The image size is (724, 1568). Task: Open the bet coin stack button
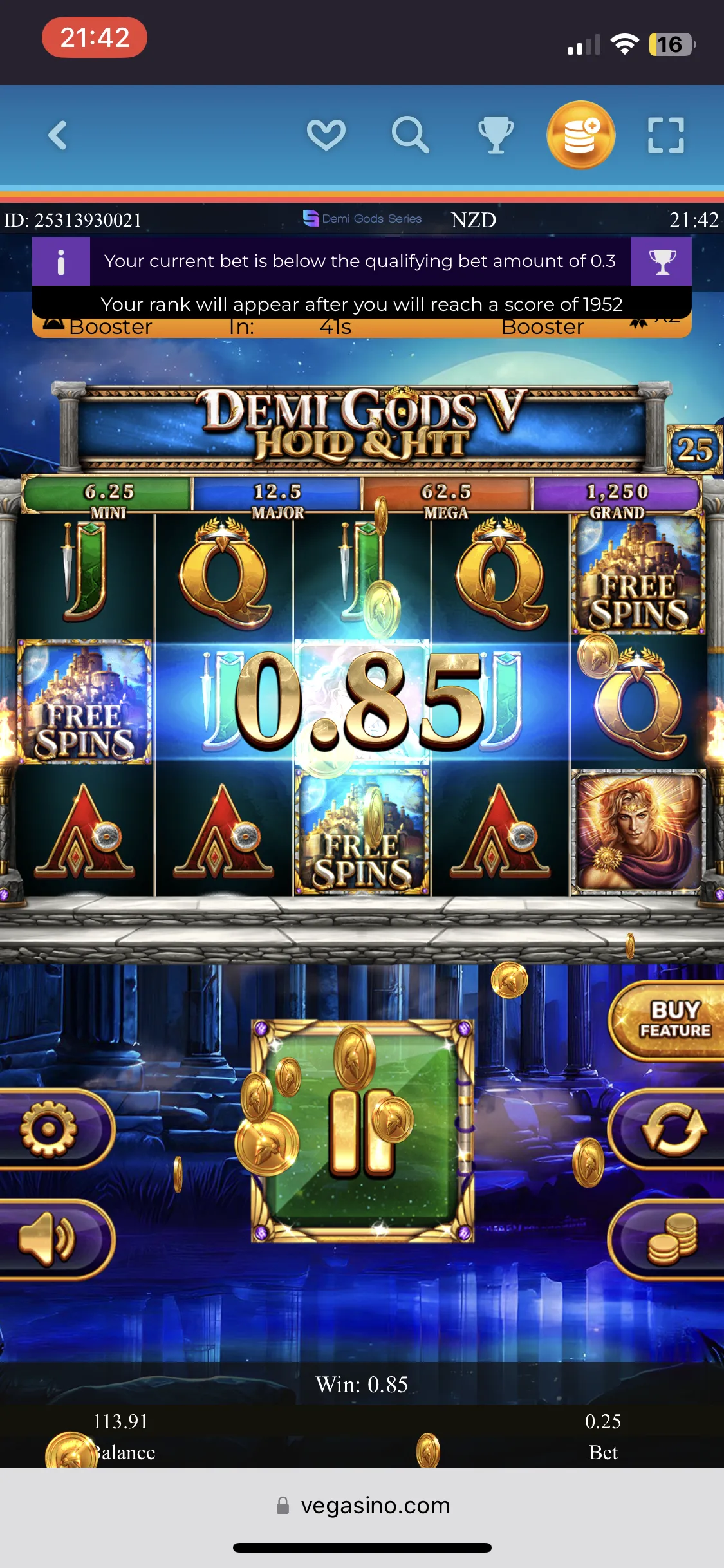pos(673,1239)
